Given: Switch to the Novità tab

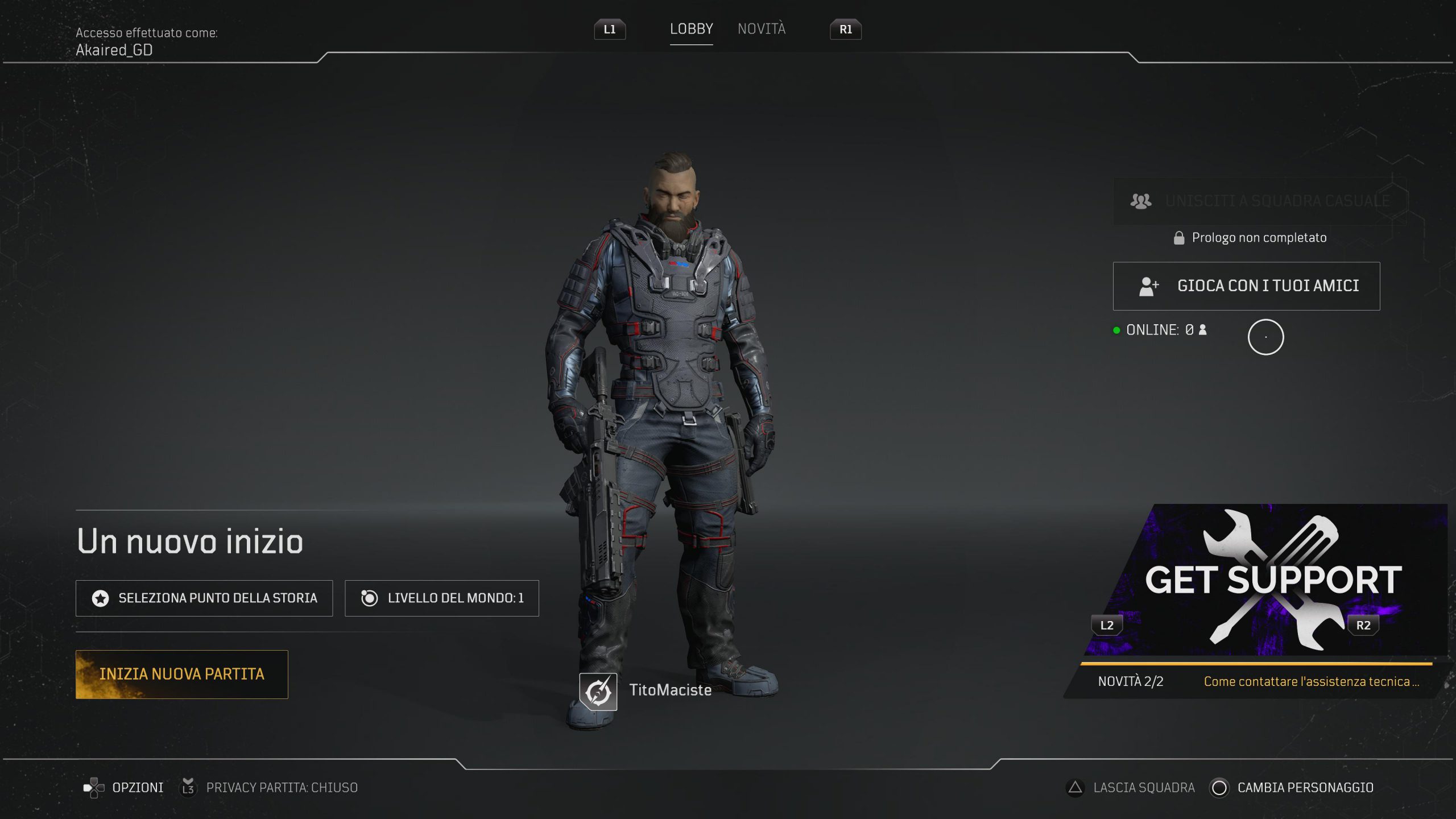Looking at the screenshot, I should [761, 29].
